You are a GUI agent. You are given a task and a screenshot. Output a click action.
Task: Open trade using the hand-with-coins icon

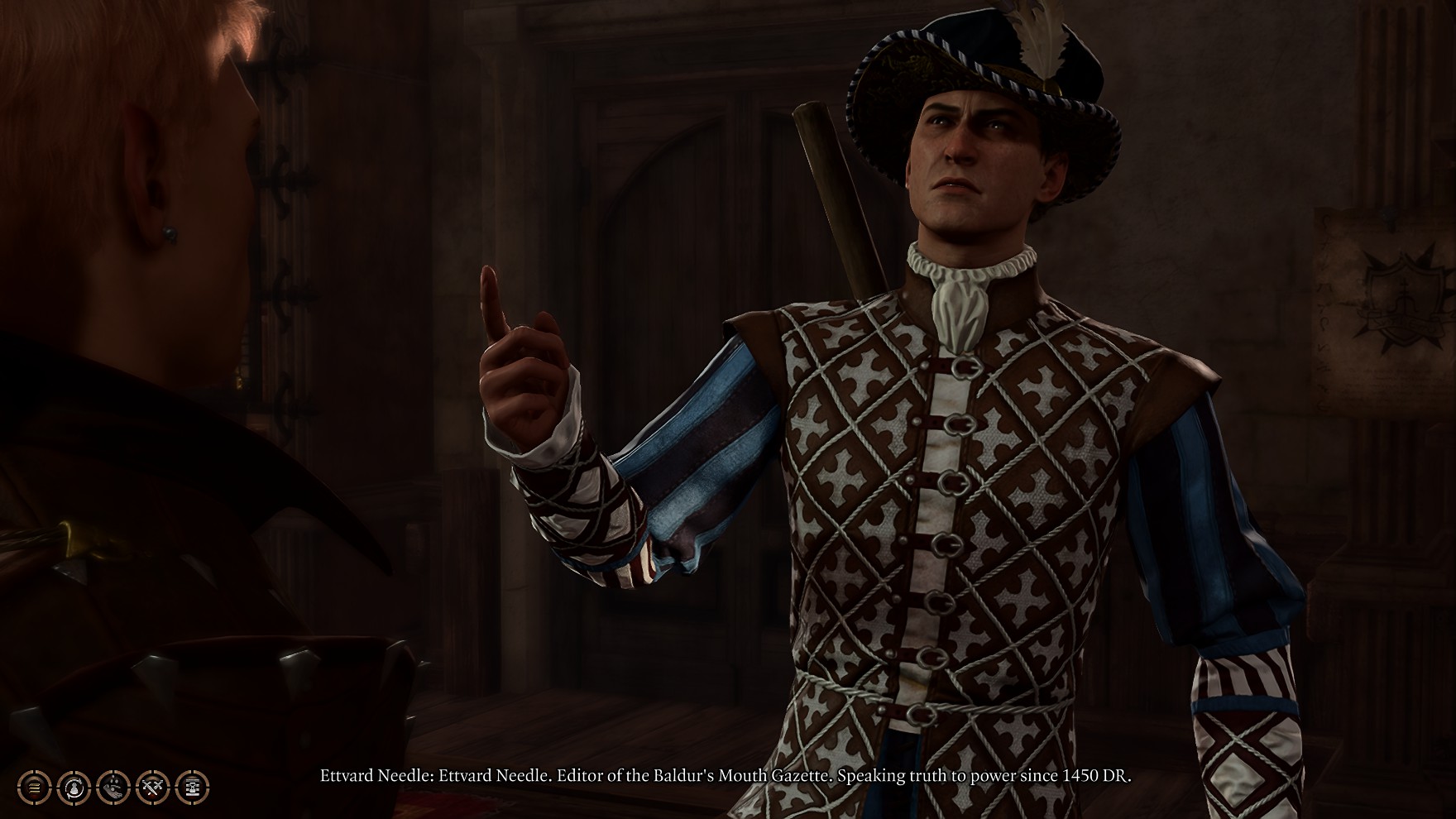click(x=113, y=787)
